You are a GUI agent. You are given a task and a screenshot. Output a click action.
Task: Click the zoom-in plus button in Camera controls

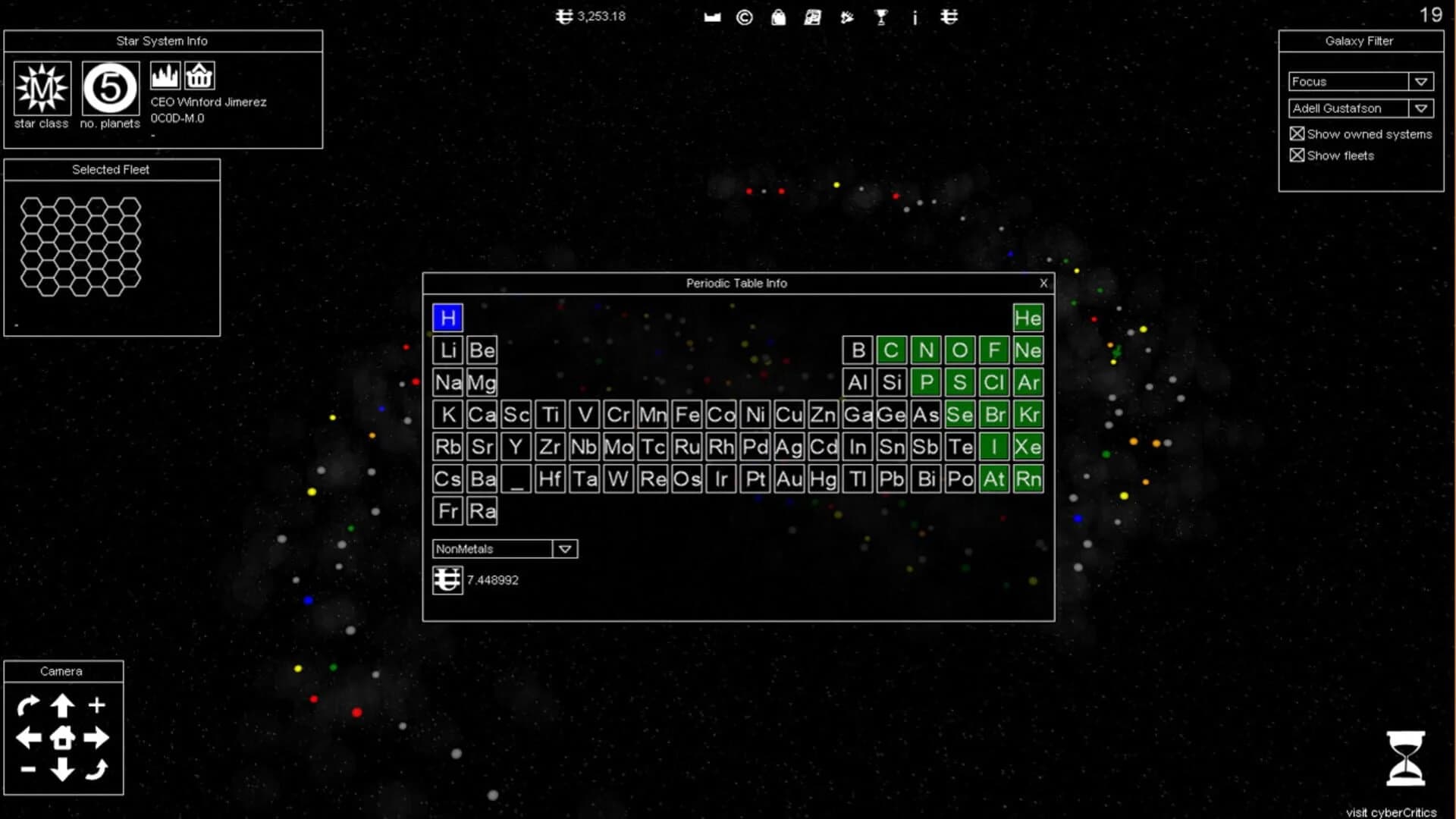[x=97, y=704]
